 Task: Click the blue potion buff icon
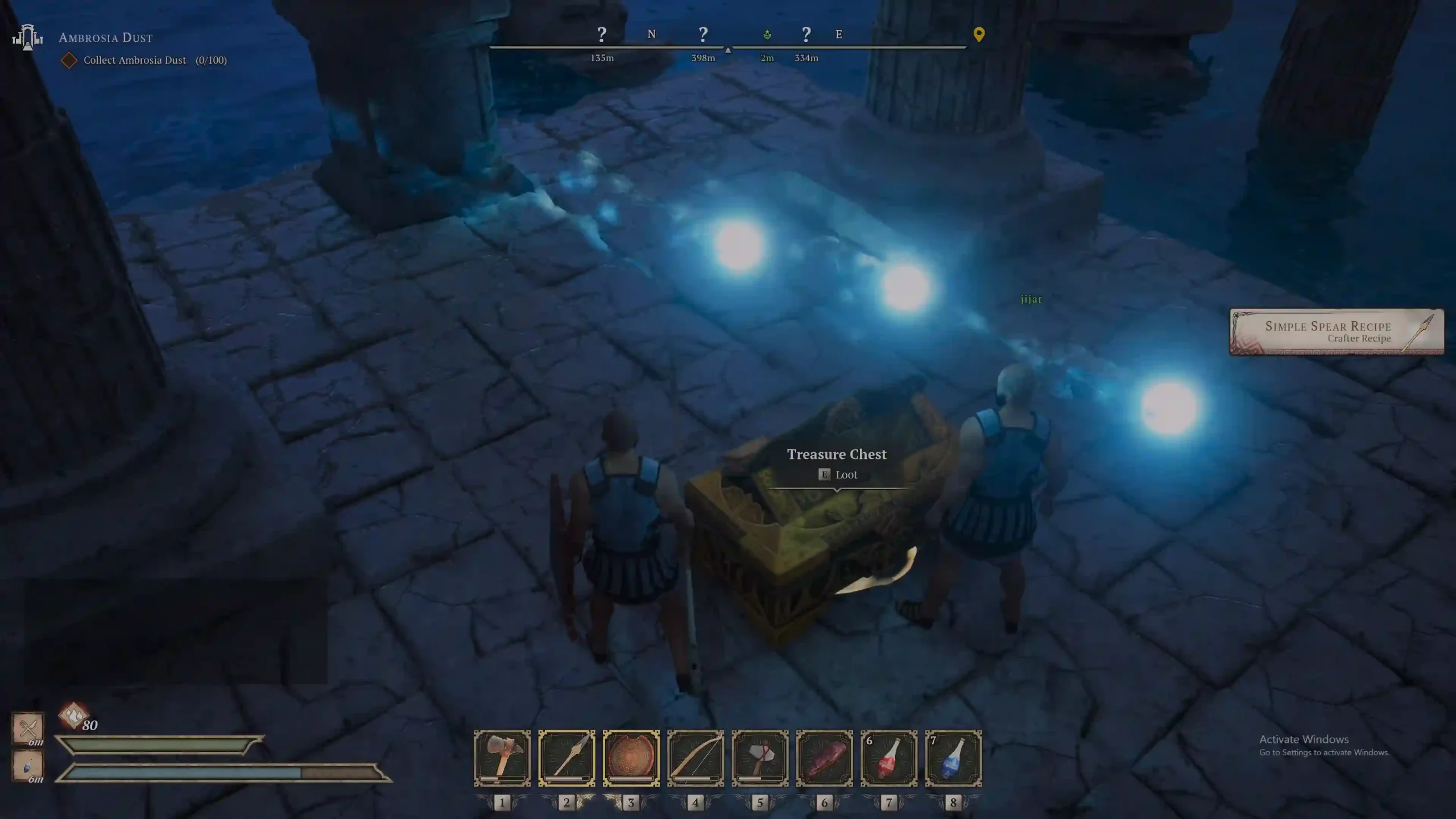pos(28,766)
